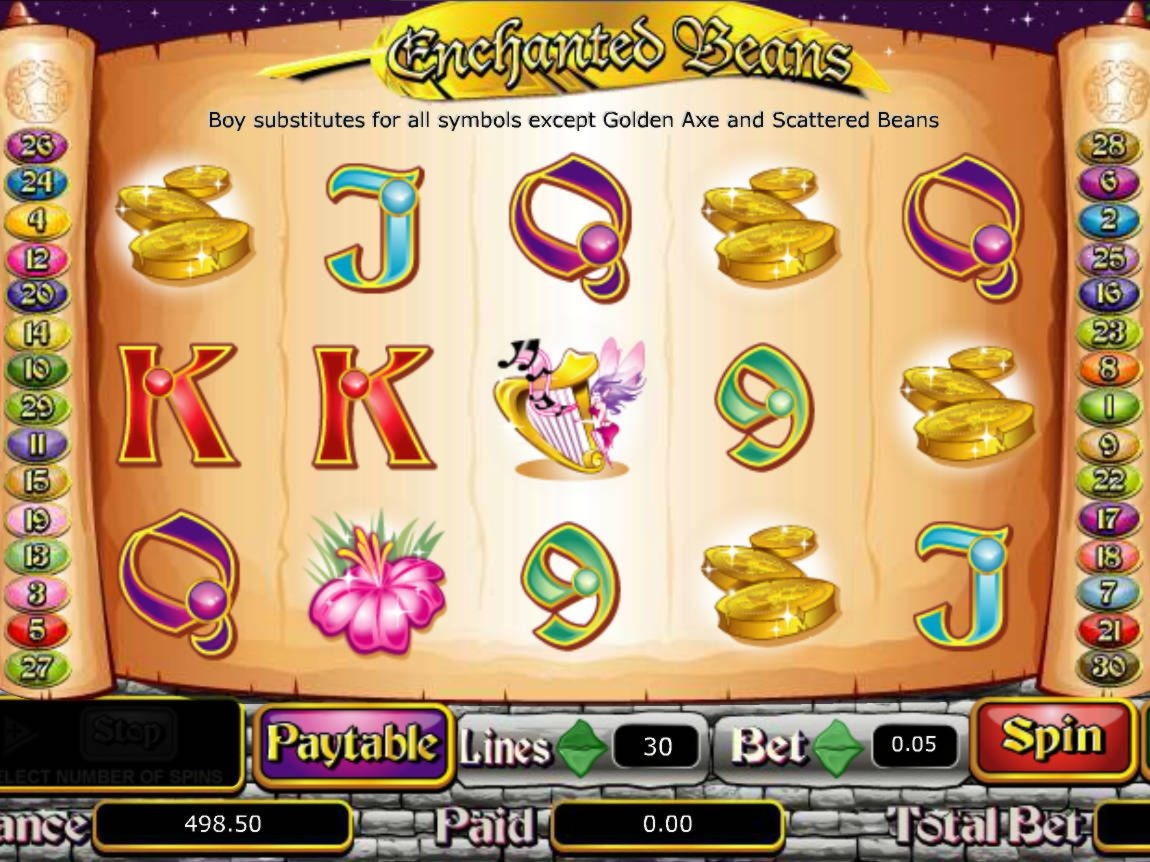Viewport: 1150px width, 862px height.
Task: Change the Bet using the green diamond
Action: (x=838, y=745)
